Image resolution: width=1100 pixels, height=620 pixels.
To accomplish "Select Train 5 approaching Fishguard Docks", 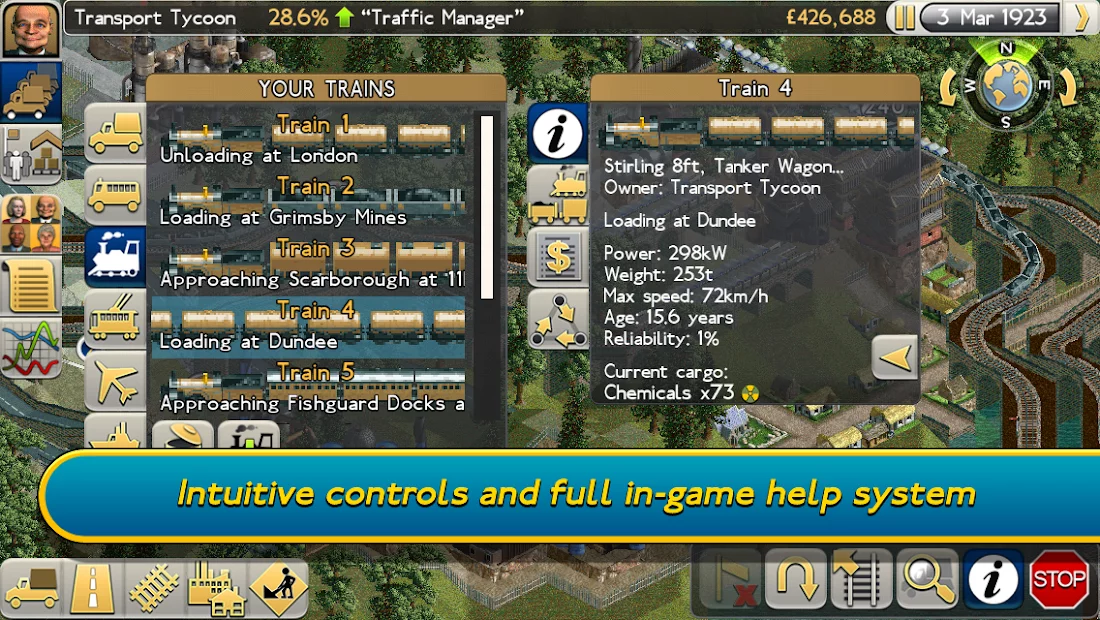I will (310, 388).
